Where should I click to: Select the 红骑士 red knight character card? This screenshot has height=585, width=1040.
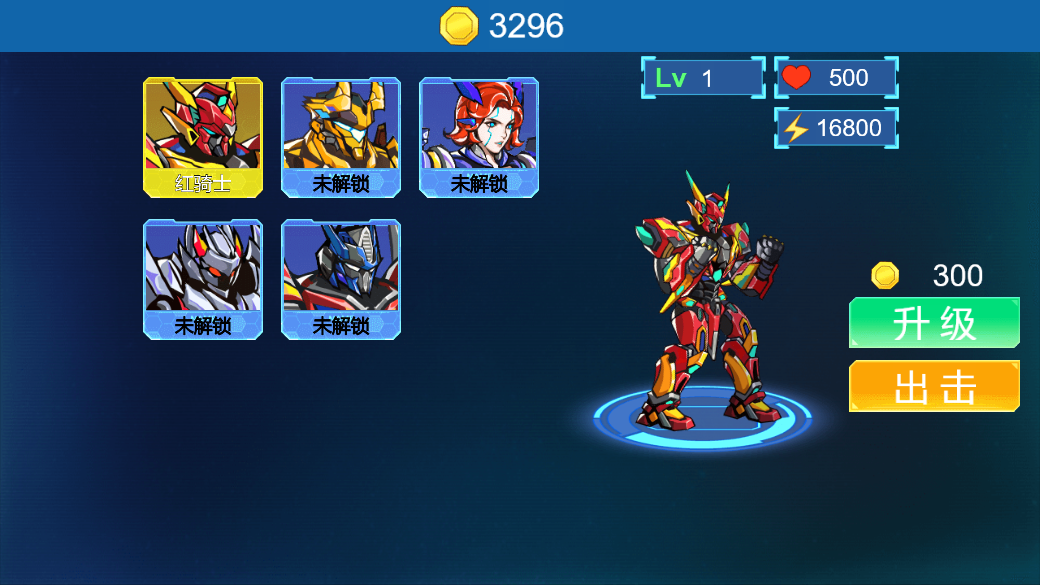[203, 136]
